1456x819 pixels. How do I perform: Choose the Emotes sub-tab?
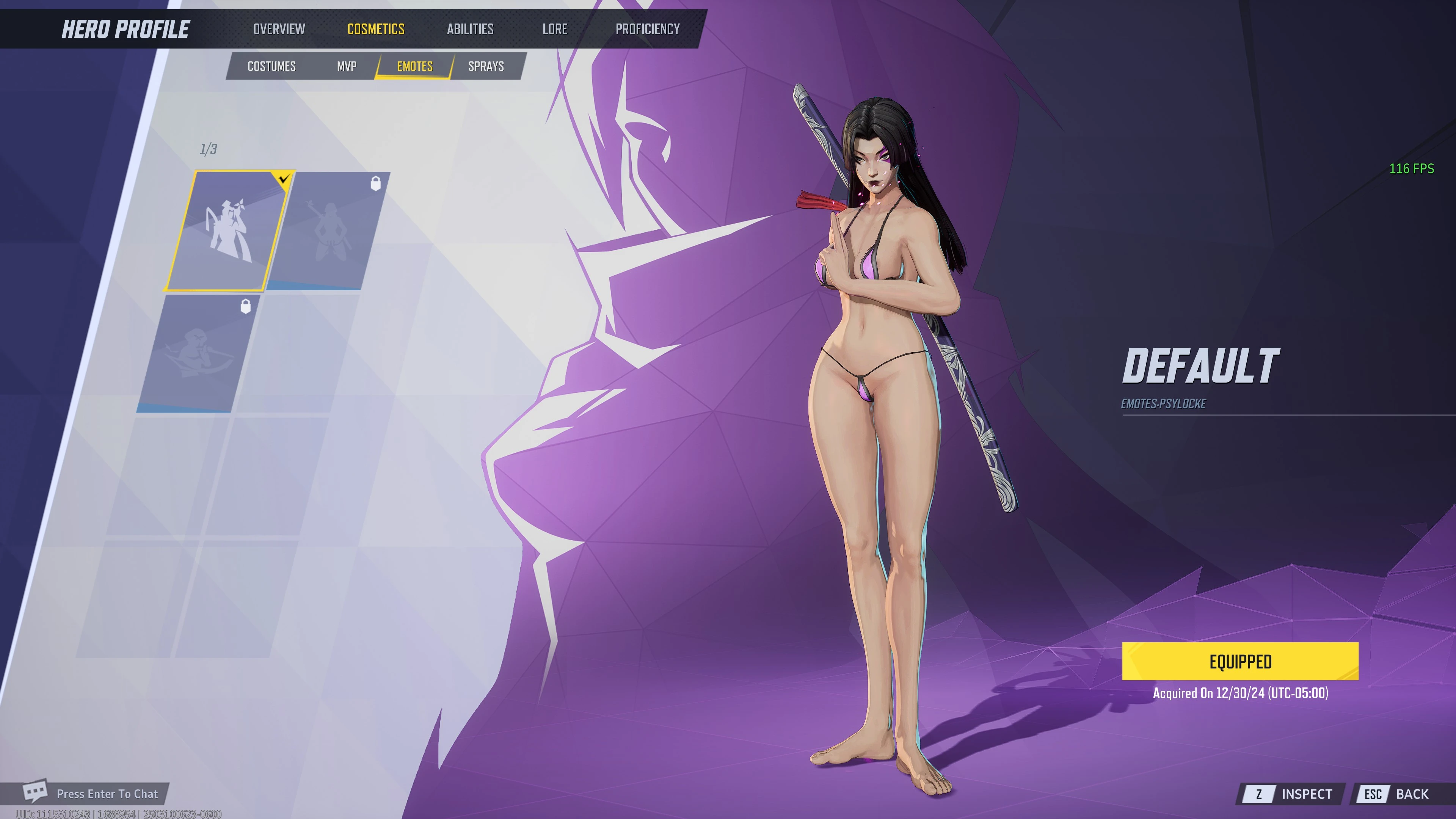pos(414,66)
